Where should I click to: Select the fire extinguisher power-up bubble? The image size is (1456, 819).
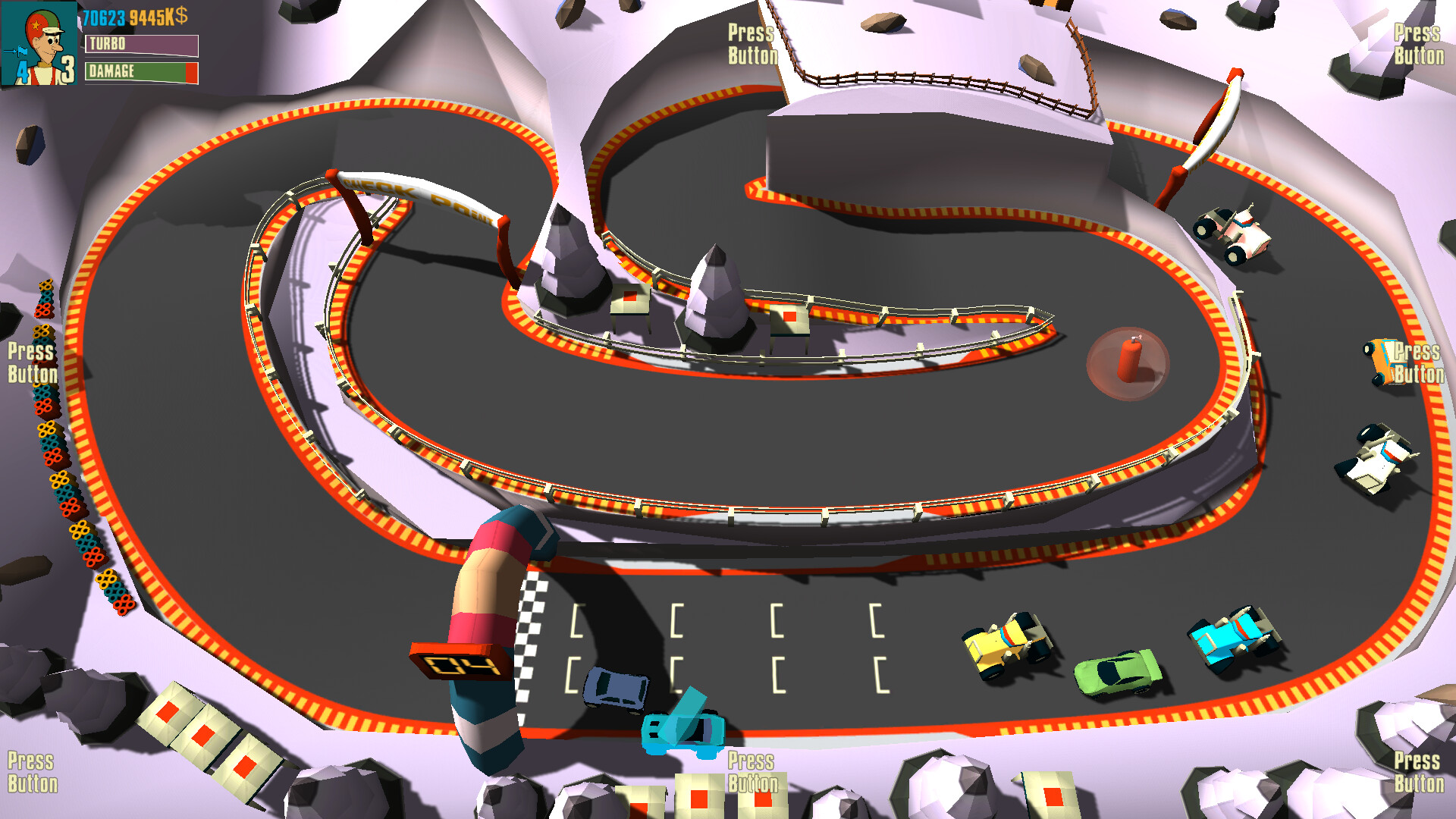pos(1128,362)
